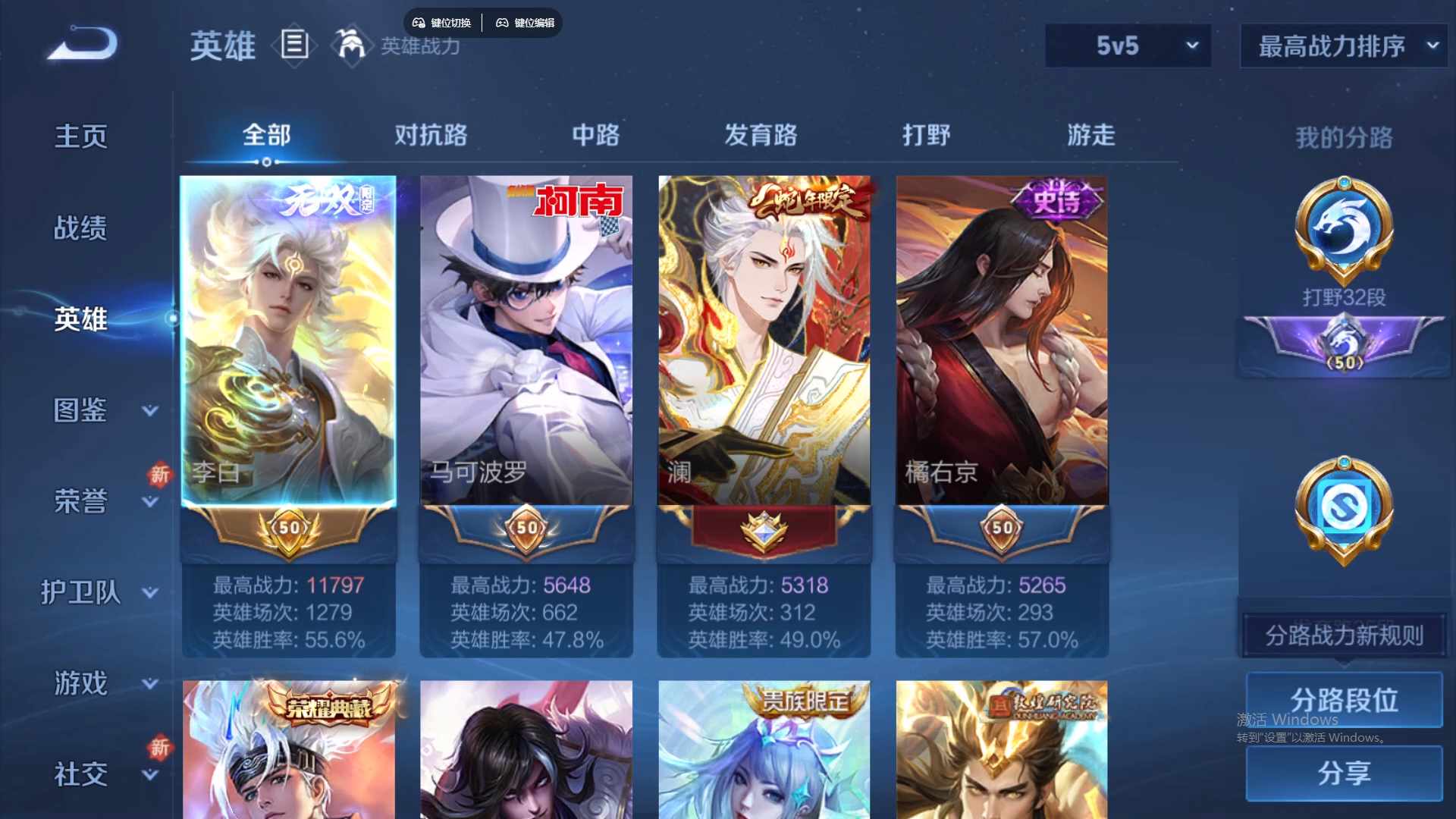Click the 键位编辑 gamepad icon

tap(503, 23)
